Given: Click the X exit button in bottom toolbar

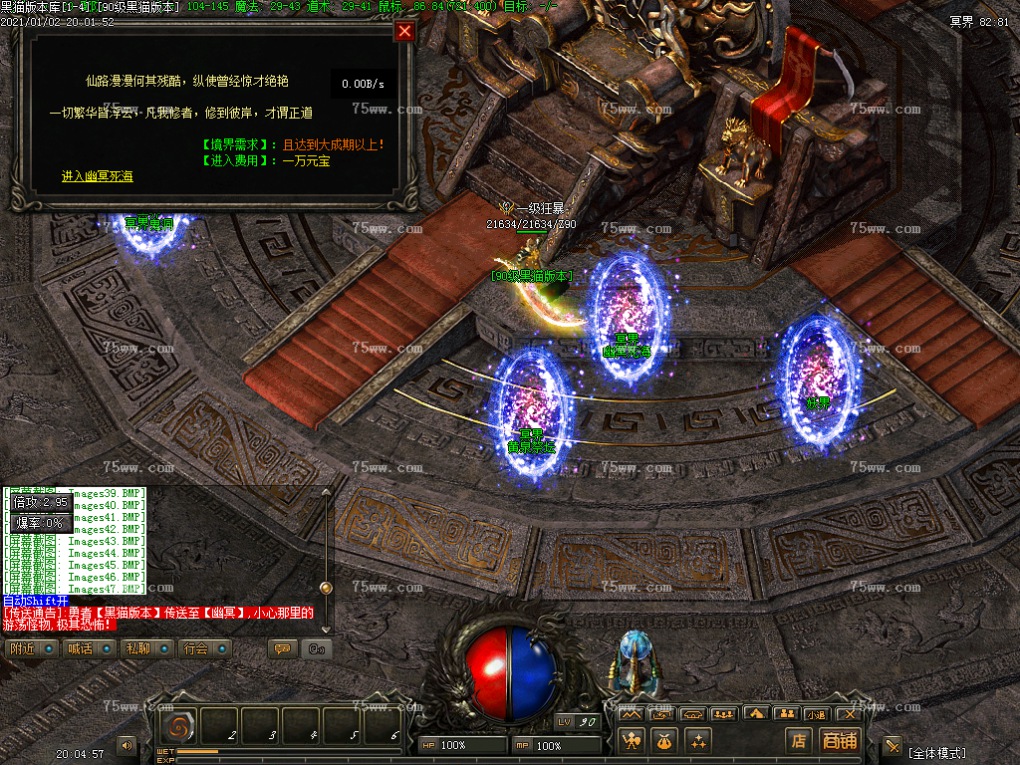Looking at the screenshot, I should (849, 714).
